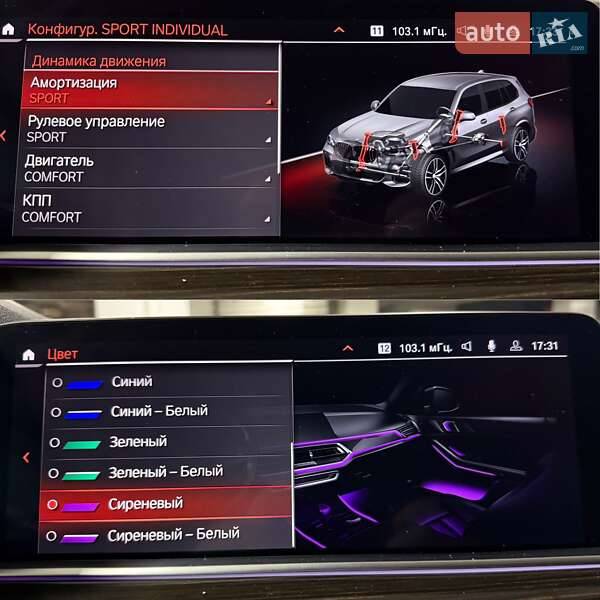Viewport: 600px width, 600px height.
Task: Choose the Синий – Белый color option
Action: (165, 411)
